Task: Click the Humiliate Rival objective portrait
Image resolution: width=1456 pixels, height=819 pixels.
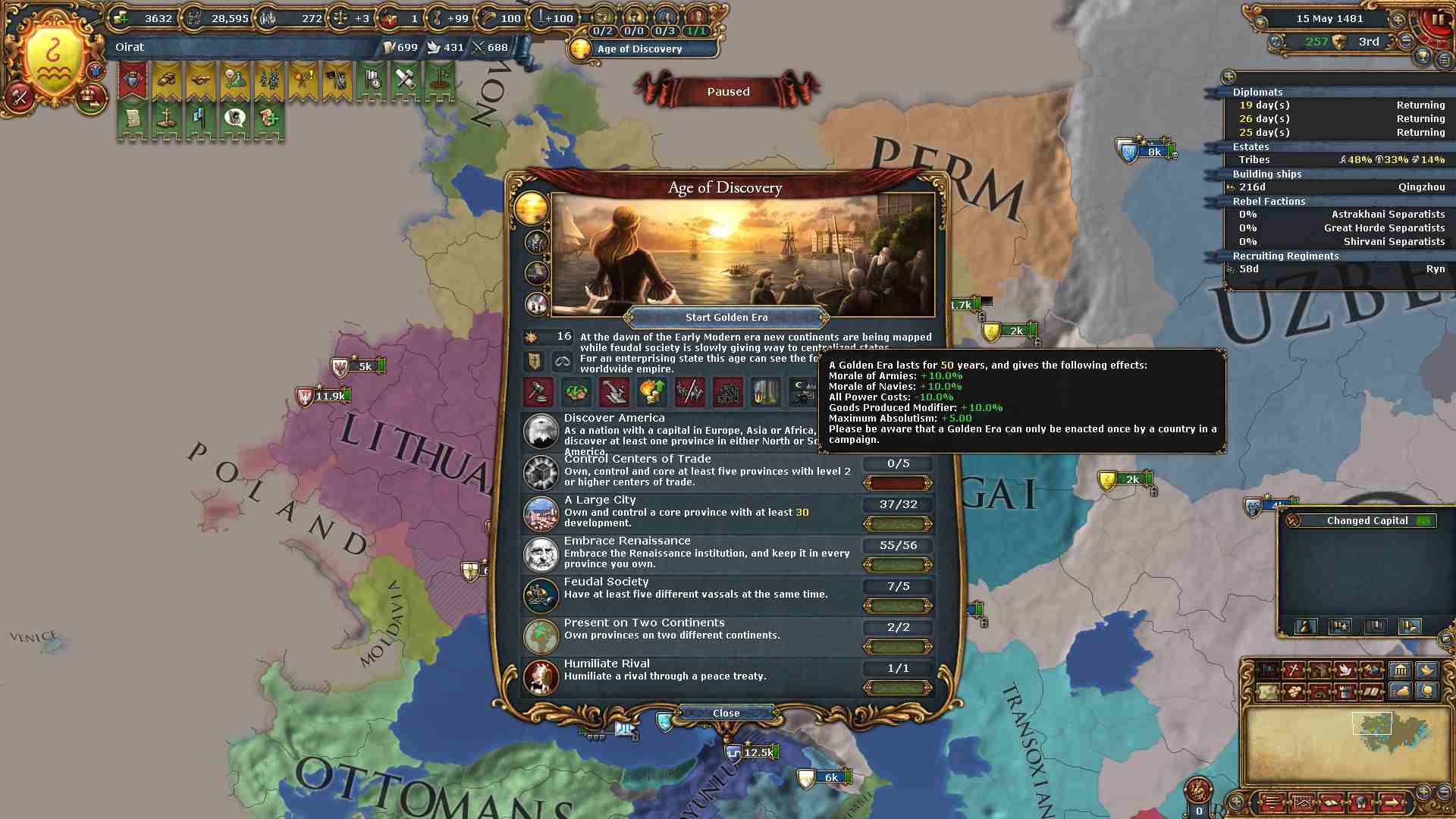Action: [x=541, y=677]
